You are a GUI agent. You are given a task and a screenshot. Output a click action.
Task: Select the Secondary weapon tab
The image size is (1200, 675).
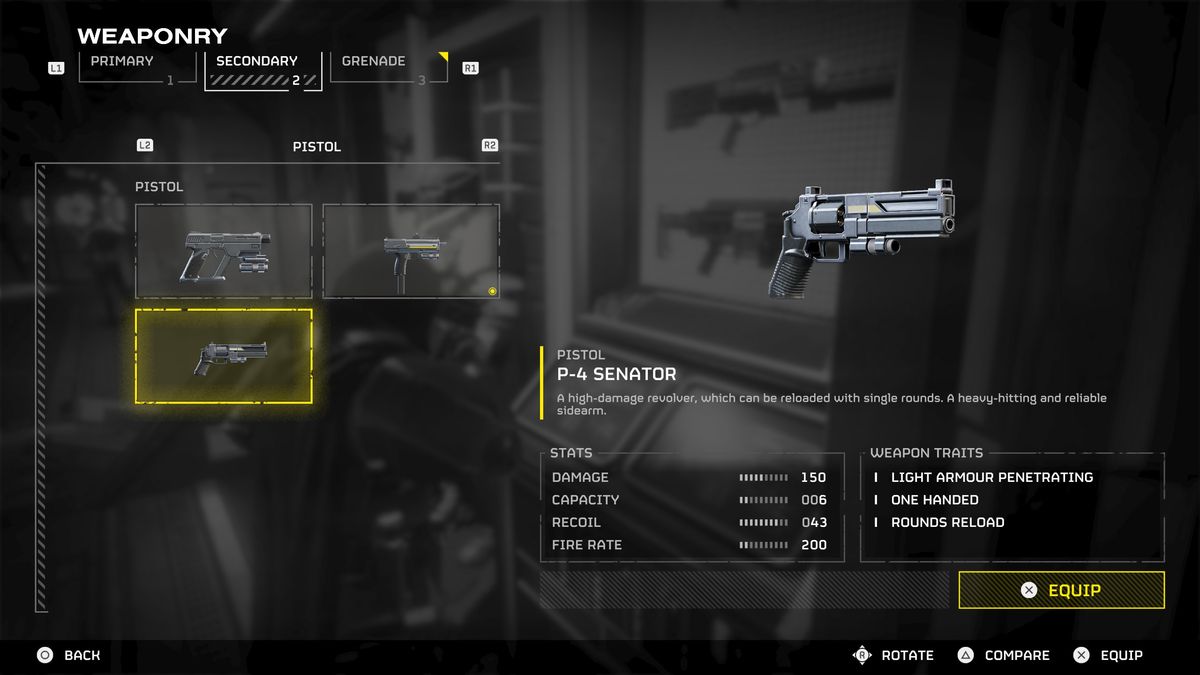[263, 68]
